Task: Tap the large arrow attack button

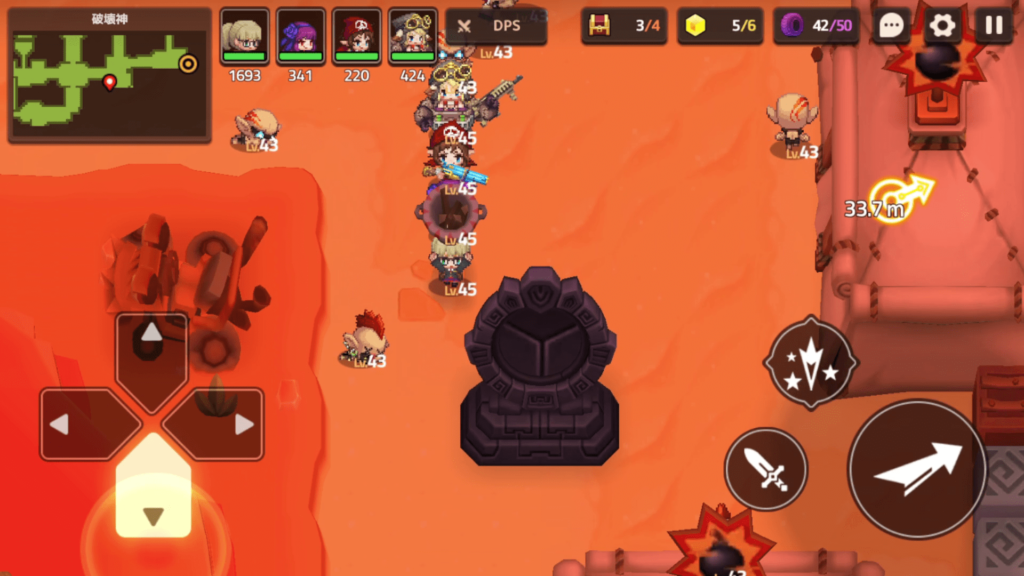Action: [917, 469]
